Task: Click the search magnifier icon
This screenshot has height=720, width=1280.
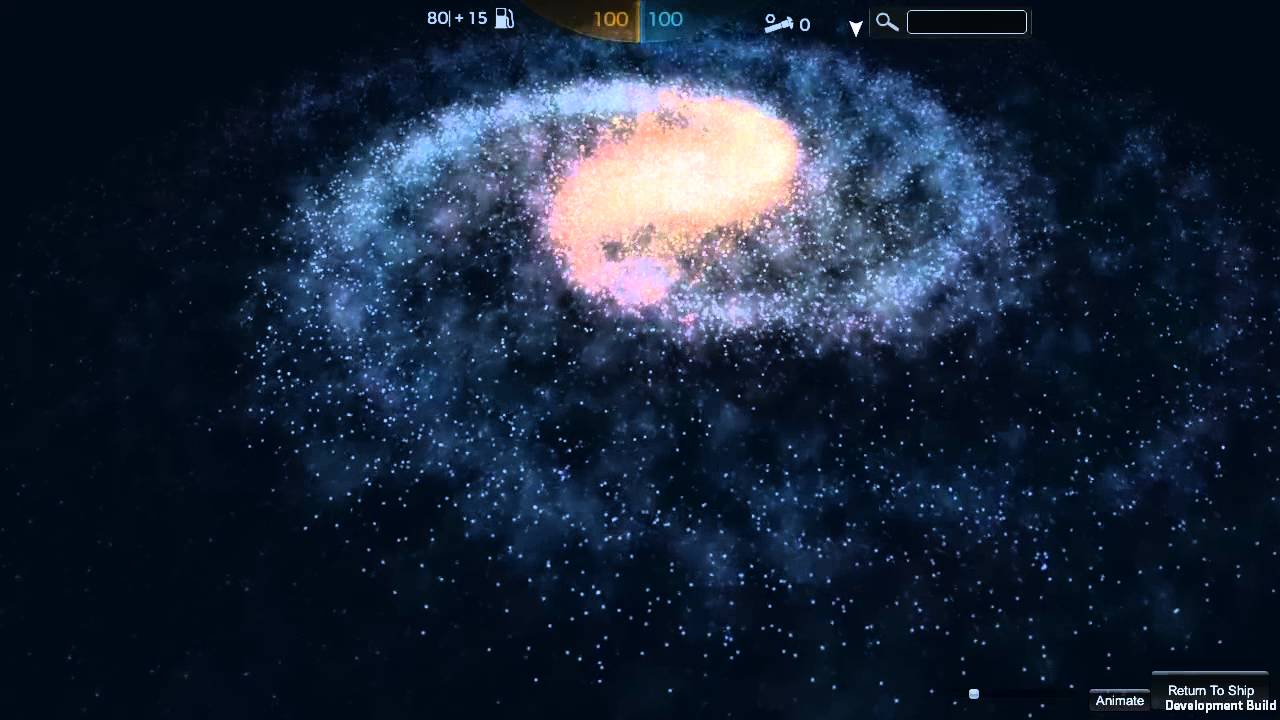Action: (x=886, y=21)
